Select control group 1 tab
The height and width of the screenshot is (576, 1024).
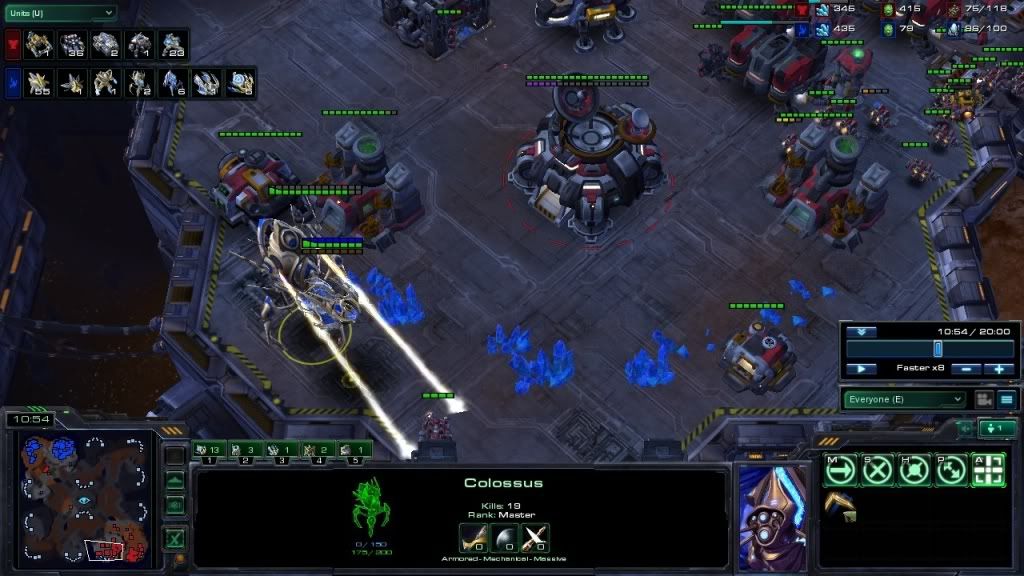pyautogui.click(x=209, y=451)
